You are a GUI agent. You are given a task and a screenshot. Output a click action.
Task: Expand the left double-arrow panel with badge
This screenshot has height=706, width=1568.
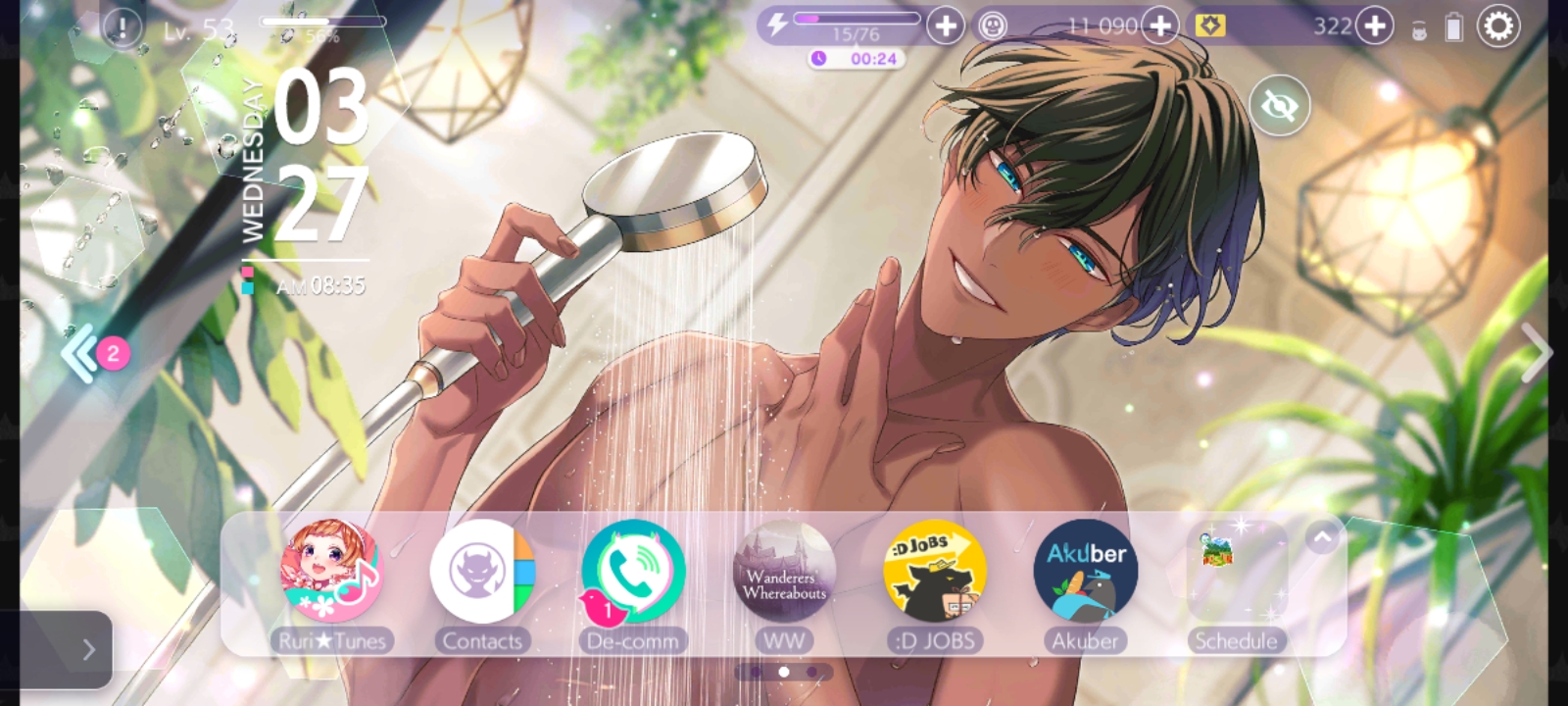point(82,352)
